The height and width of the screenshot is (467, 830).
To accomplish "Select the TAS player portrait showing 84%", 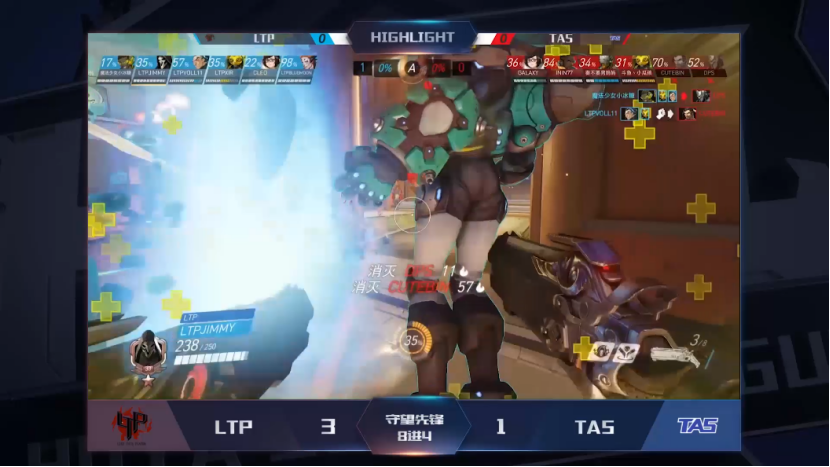I will [566, 63].
